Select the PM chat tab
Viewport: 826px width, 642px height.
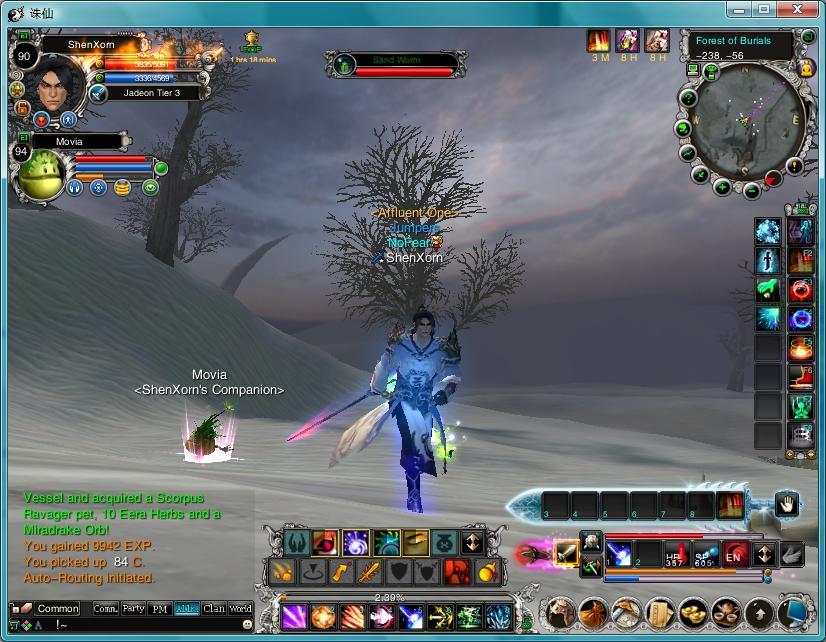[160, 608]
